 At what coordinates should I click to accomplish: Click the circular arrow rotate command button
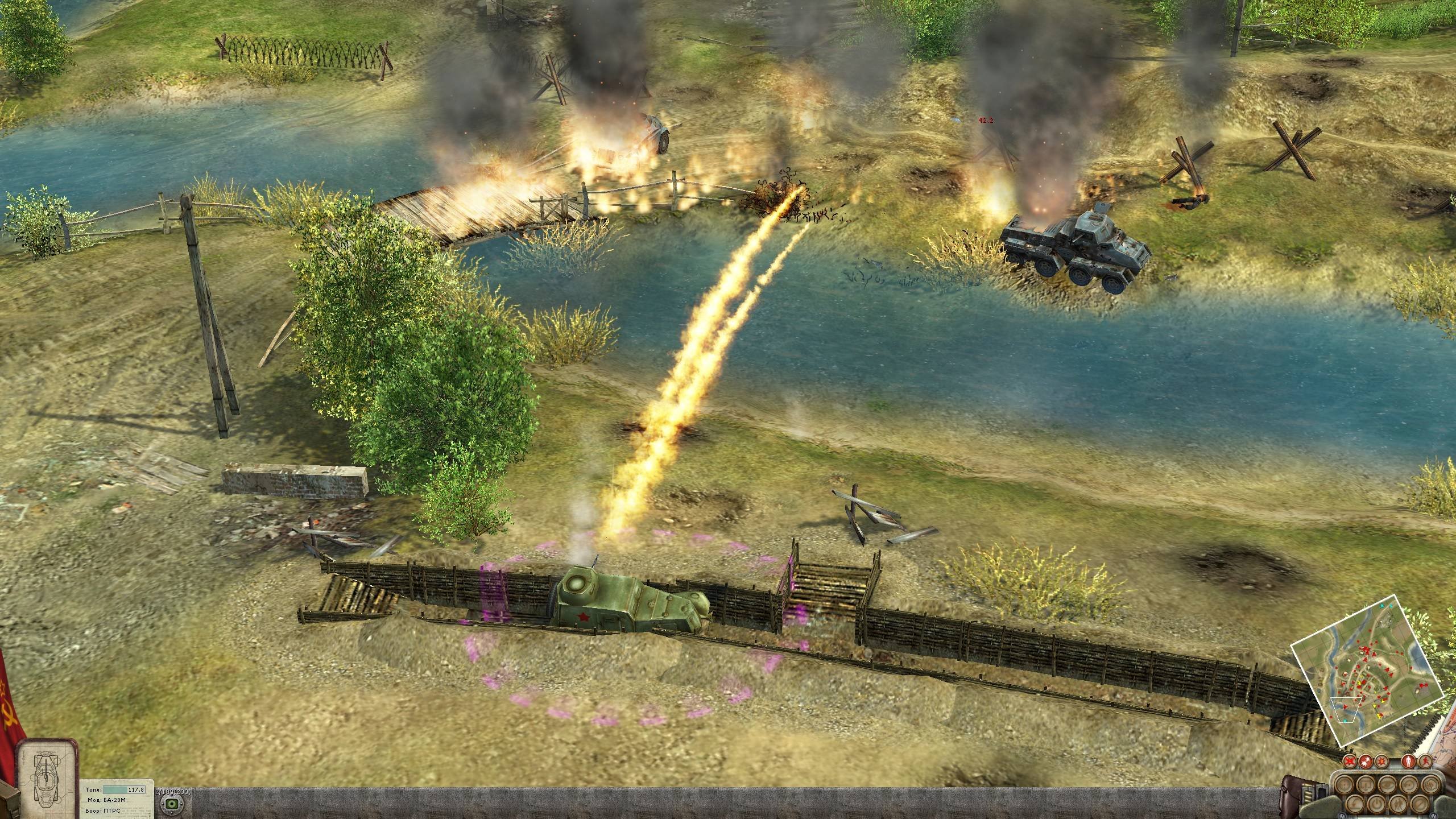(1409, 785)
